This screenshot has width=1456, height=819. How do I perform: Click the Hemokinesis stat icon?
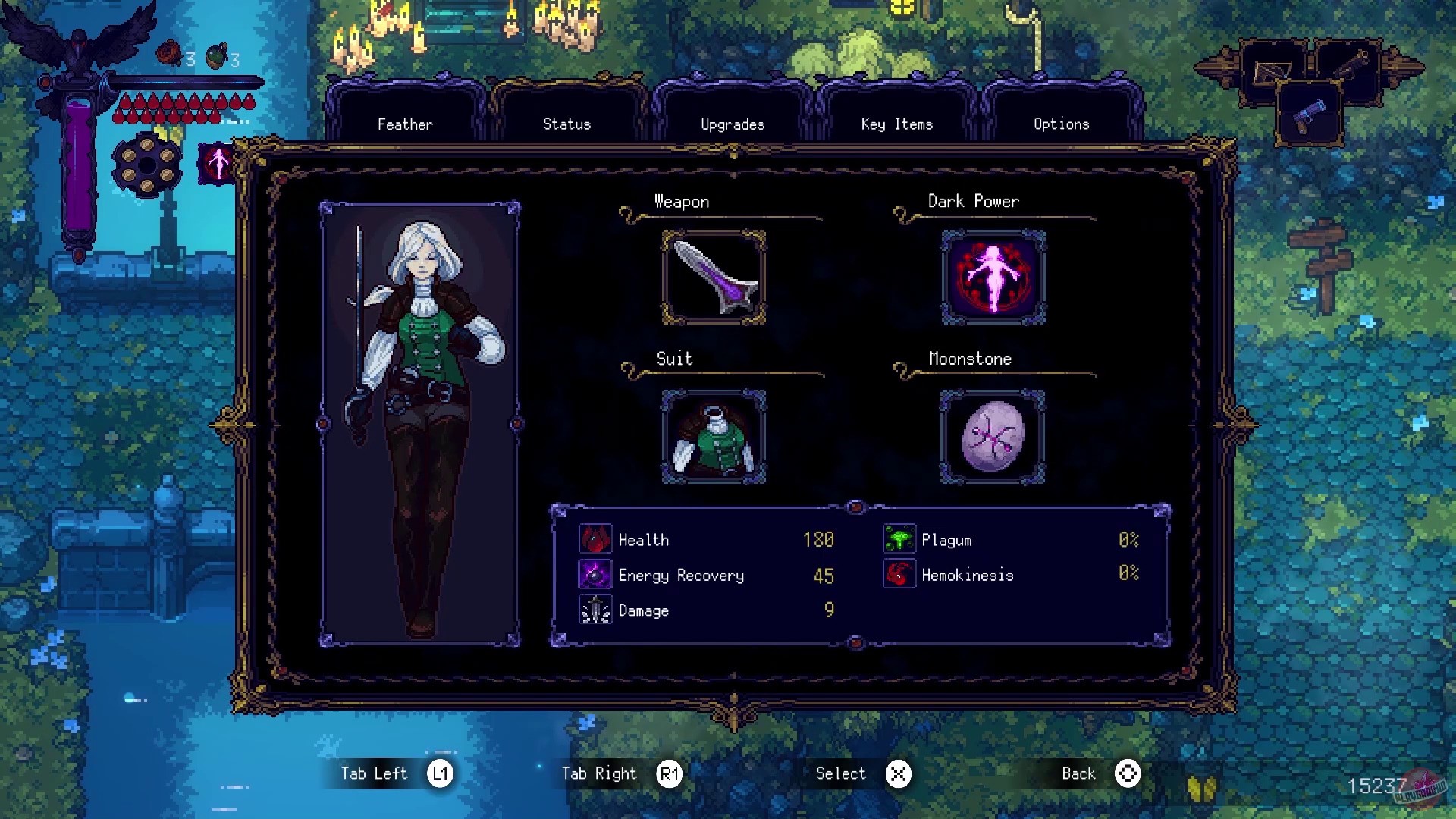pyautogui.click(x=898, y=575)
